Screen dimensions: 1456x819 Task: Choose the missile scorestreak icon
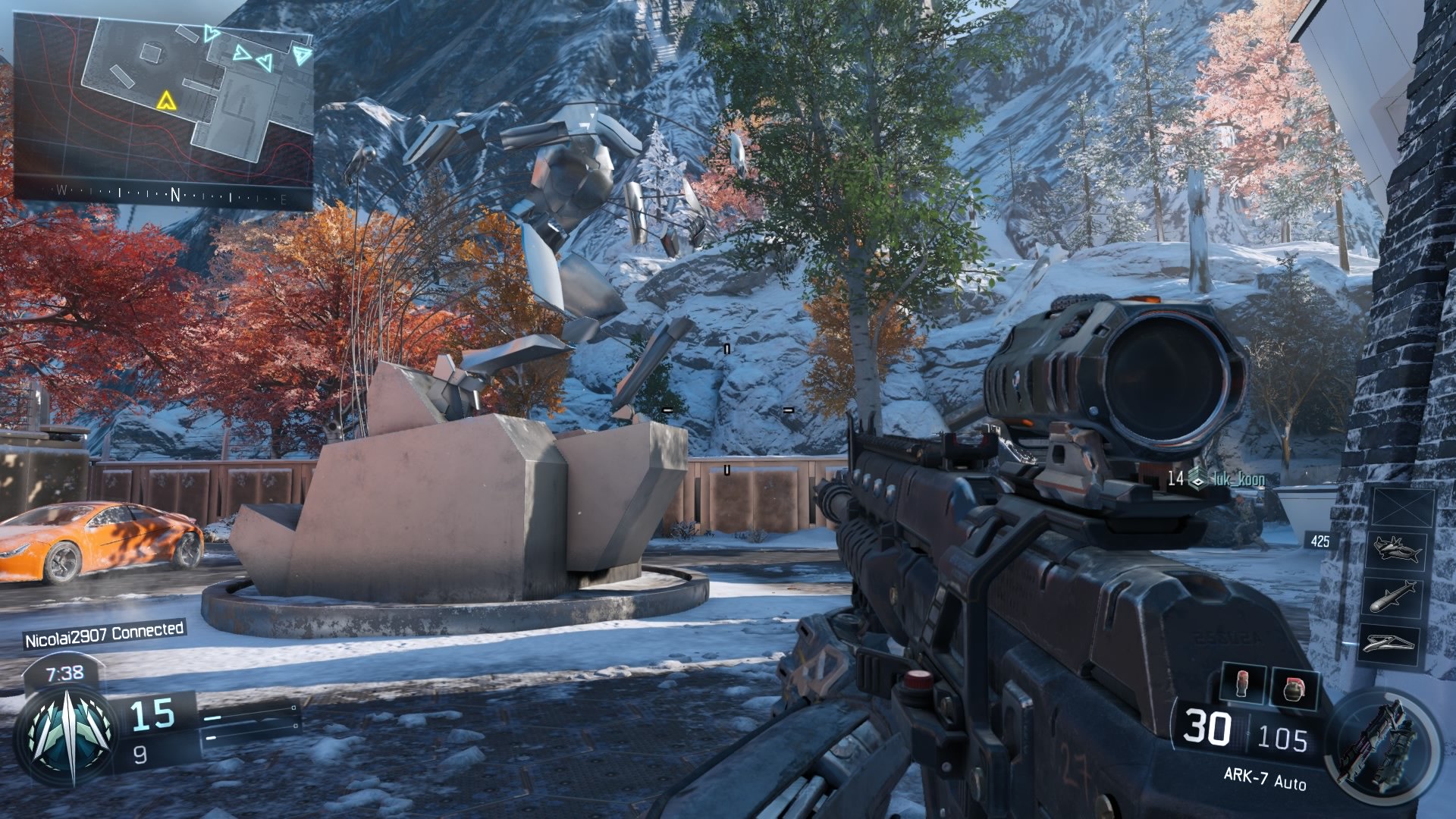coord(1396,596)
